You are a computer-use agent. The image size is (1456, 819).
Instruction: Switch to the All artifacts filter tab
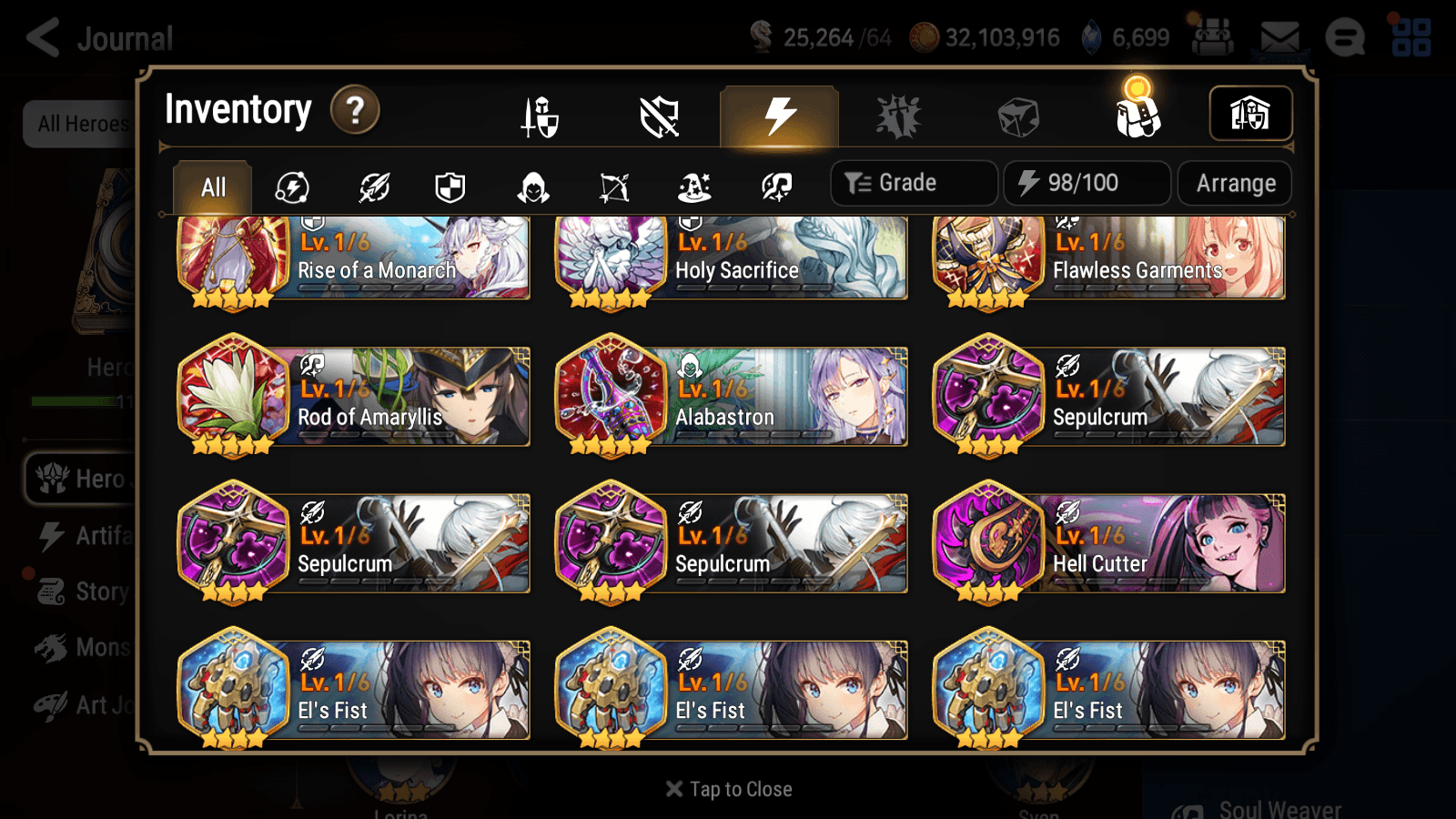(x=211, y=187)
